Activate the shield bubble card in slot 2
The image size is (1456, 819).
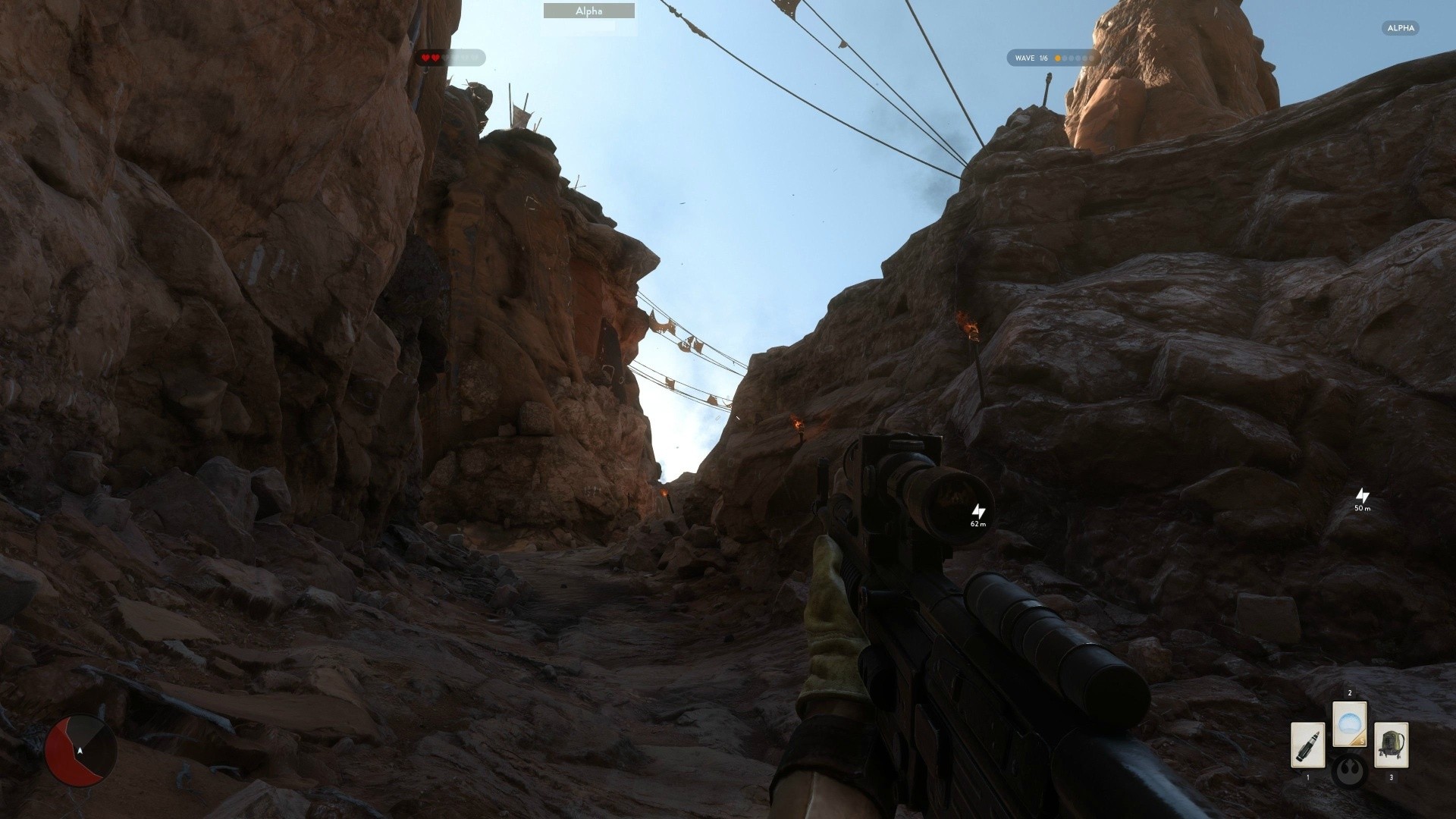pyautogui.click(x=1350, y=722)
